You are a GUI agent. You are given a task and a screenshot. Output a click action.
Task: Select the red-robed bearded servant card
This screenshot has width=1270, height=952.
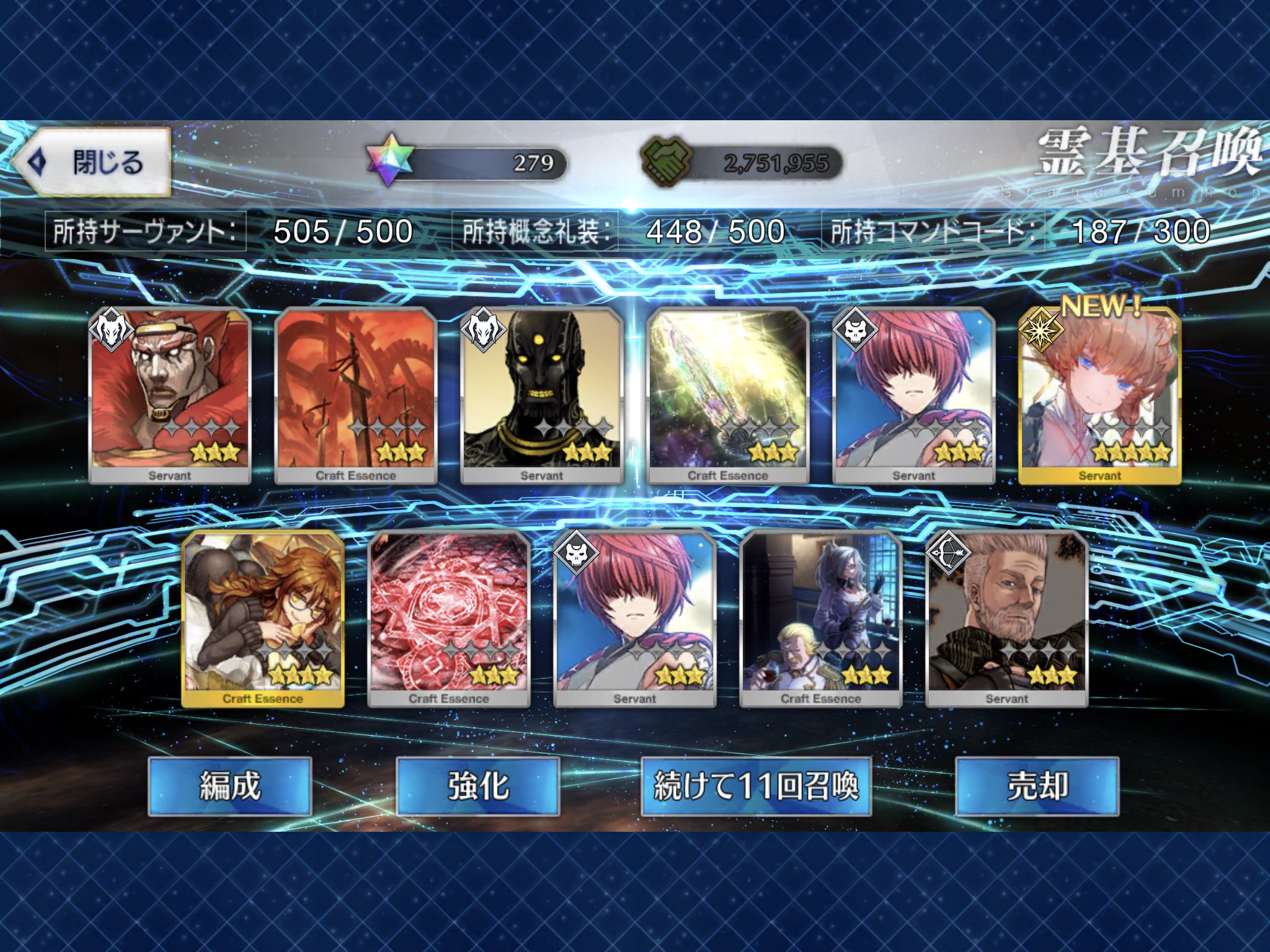[x=169, y=395]
